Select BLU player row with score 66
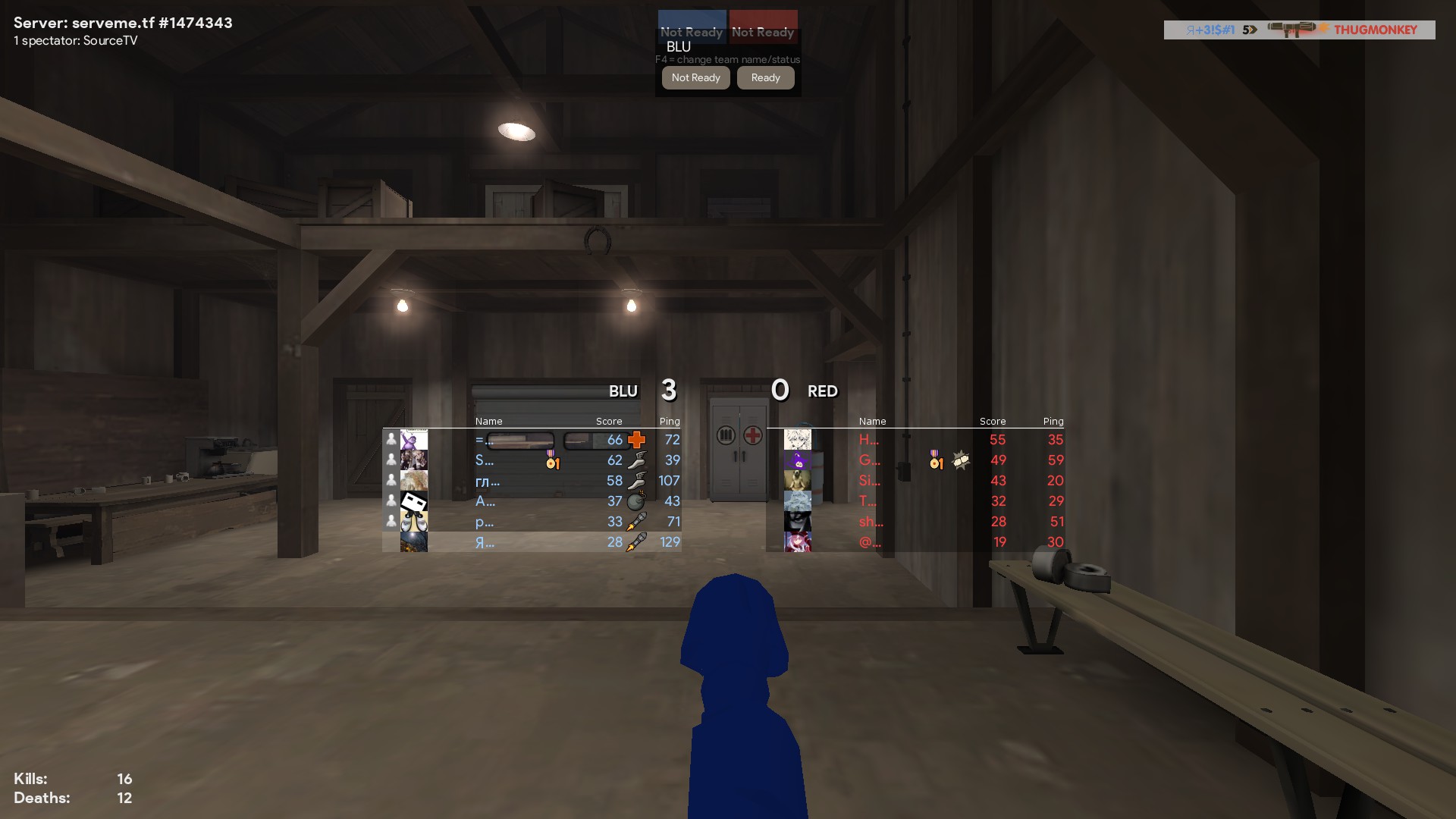The height and width of the screenshot is (819, 1456). [531, 440]
